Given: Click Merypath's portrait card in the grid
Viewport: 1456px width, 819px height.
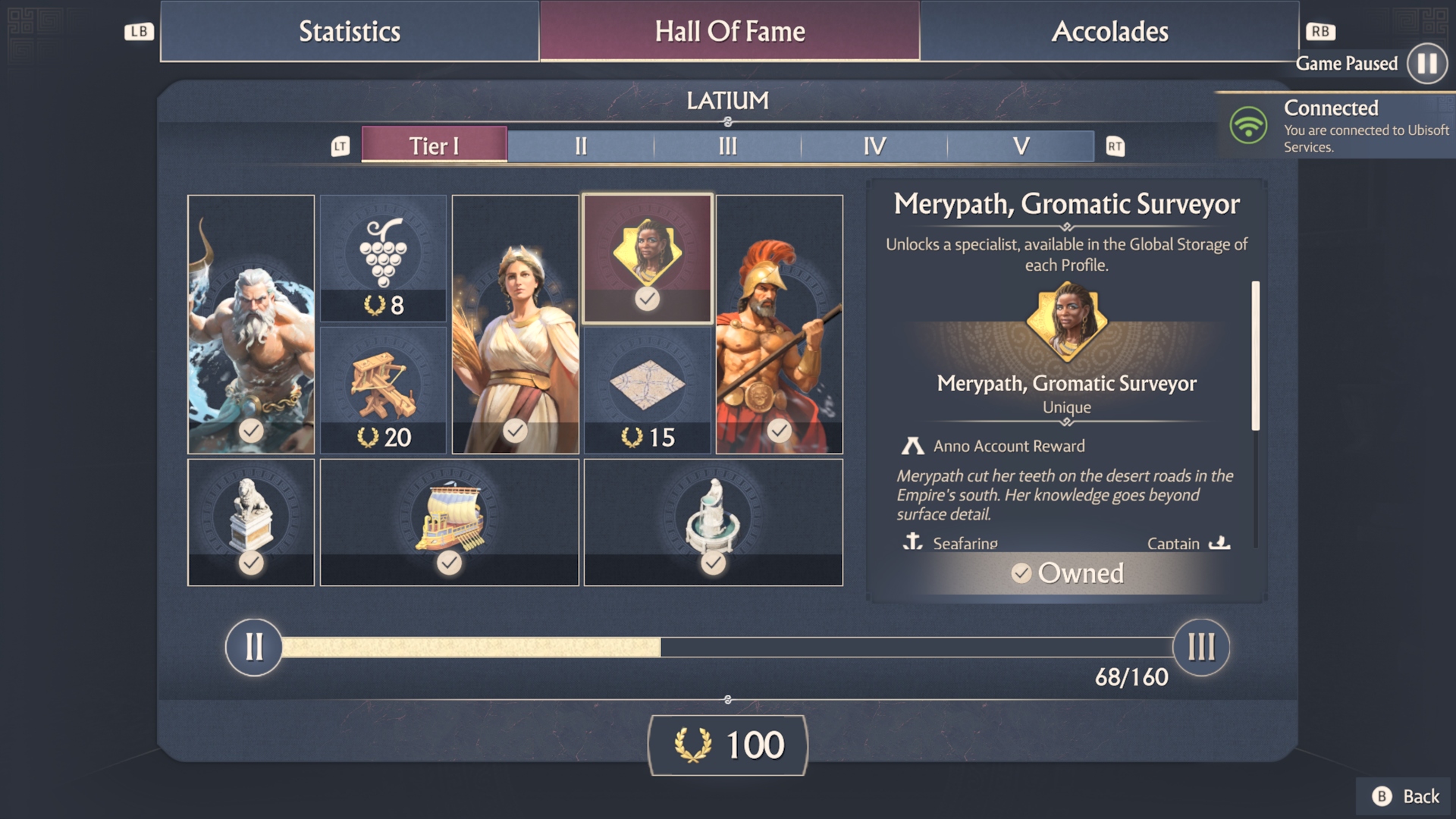Looking at the screenshot, I should point(647,258).
